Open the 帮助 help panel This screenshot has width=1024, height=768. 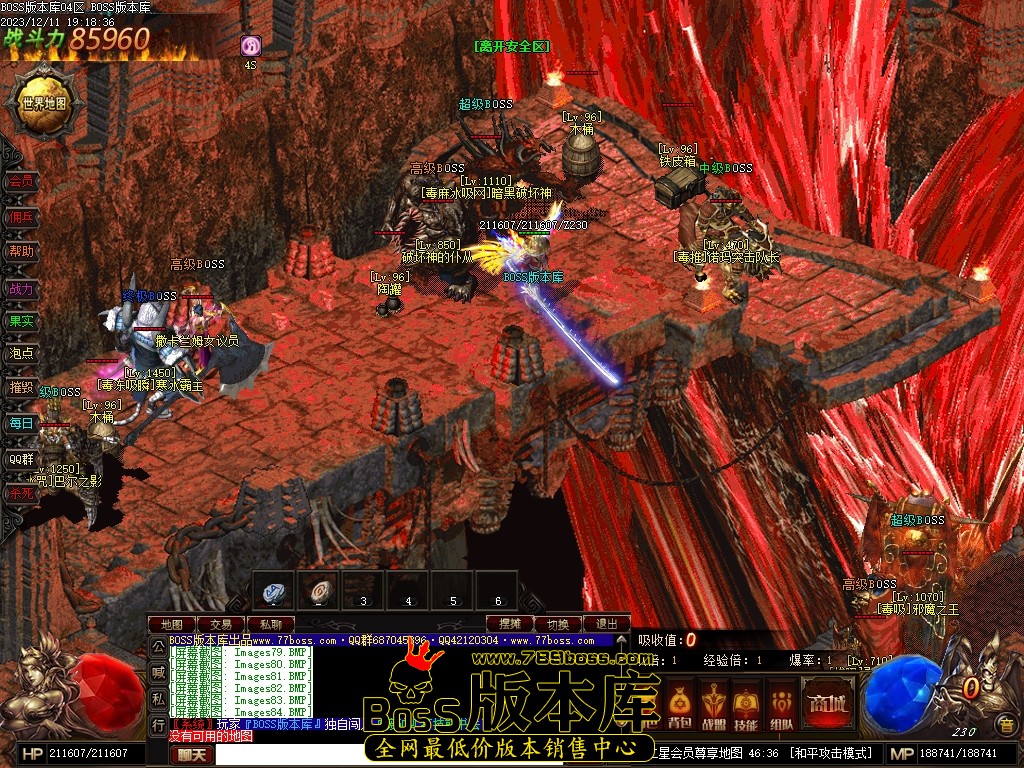(x=21, y=251)
